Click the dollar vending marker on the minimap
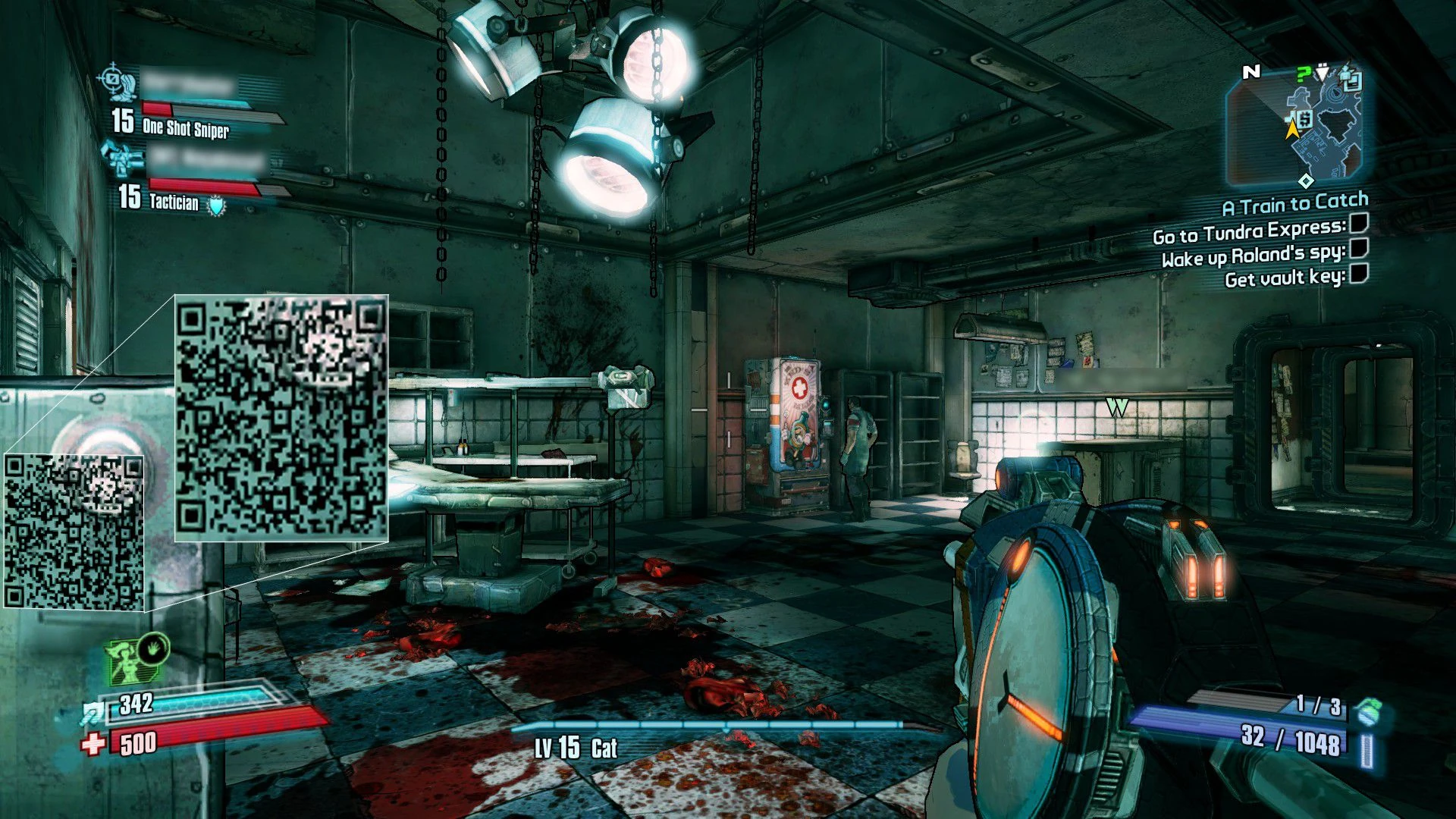 [1304, 119]
